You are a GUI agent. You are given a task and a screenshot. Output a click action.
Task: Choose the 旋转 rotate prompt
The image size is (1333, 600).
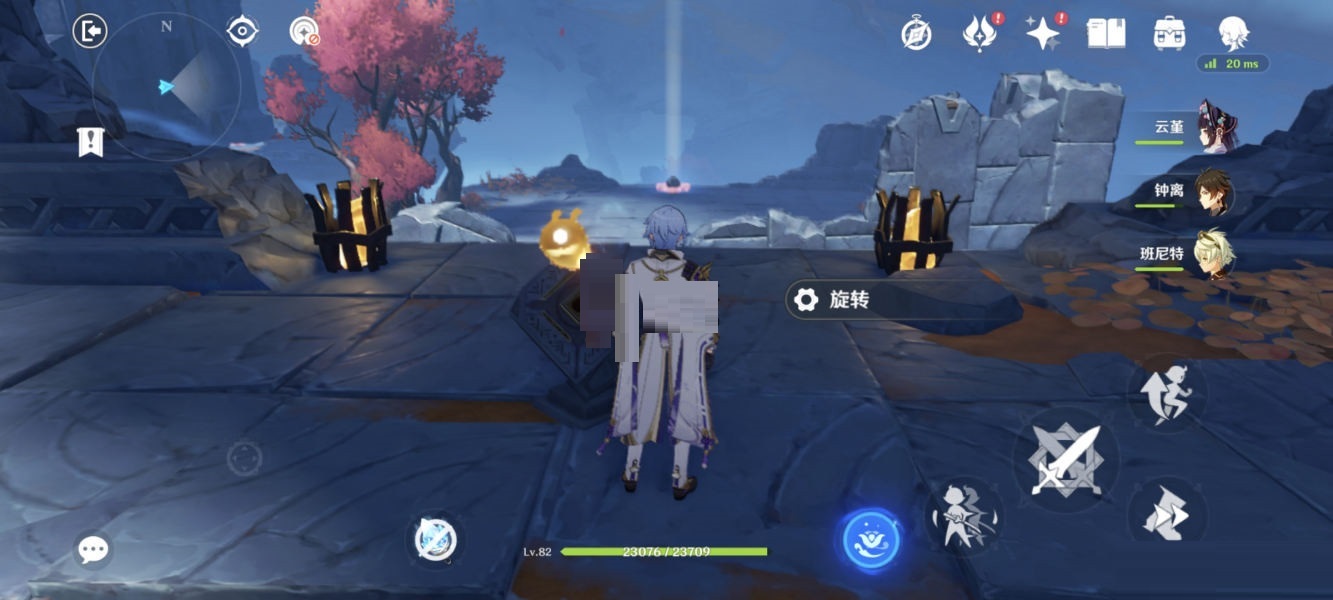click(848, 300)
